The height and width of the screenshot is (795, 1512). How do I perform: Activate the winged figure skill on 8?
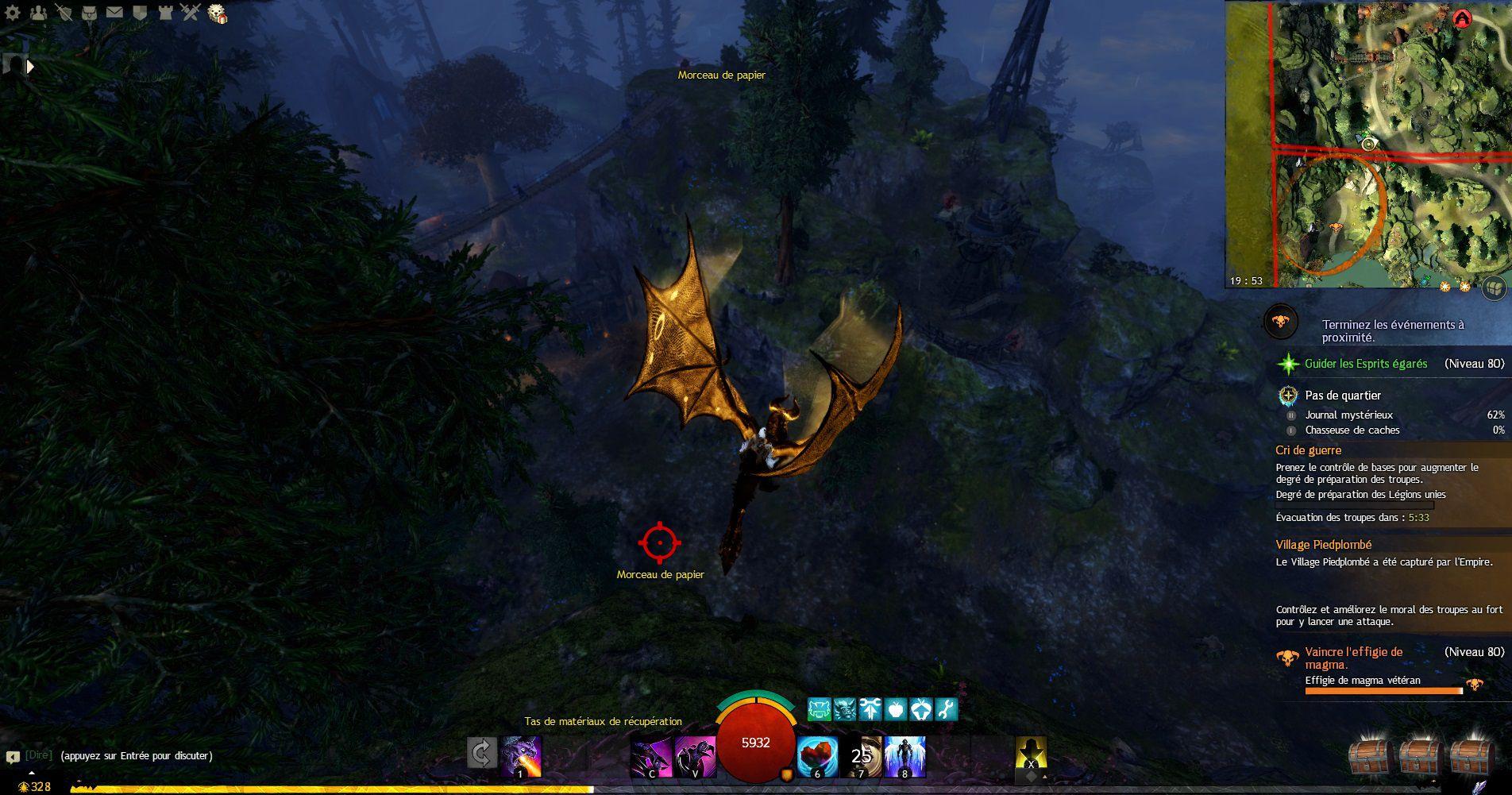904,756
